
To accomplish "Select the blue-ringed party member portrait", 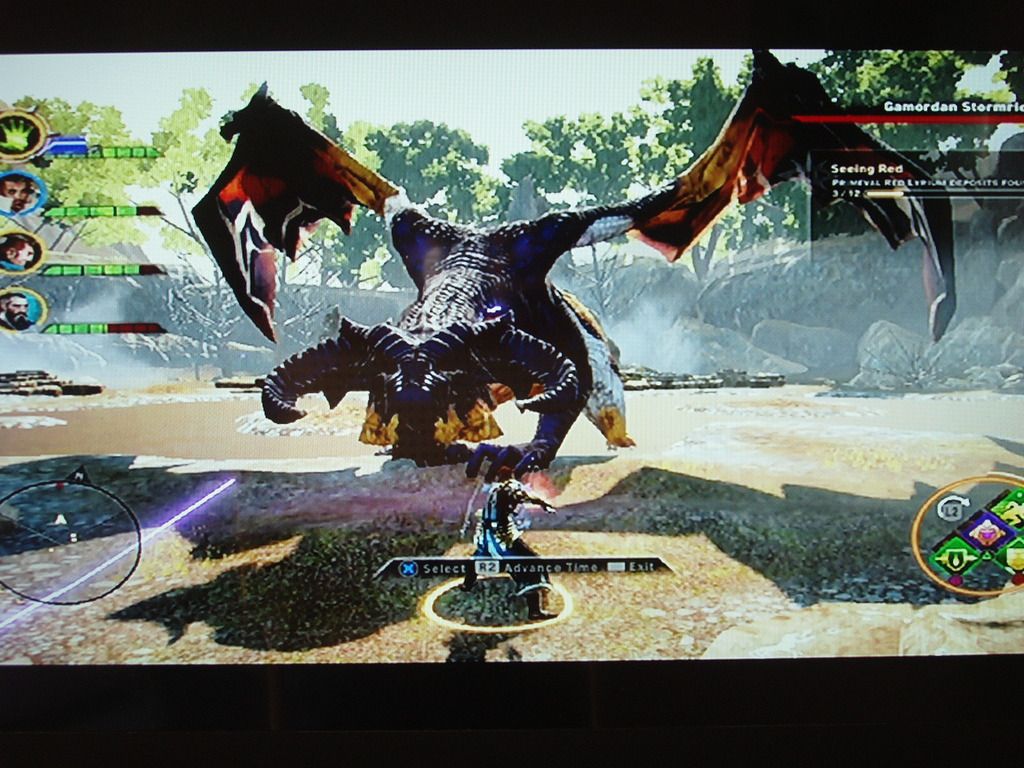I will pyautogui.click(x=18, y=193).
